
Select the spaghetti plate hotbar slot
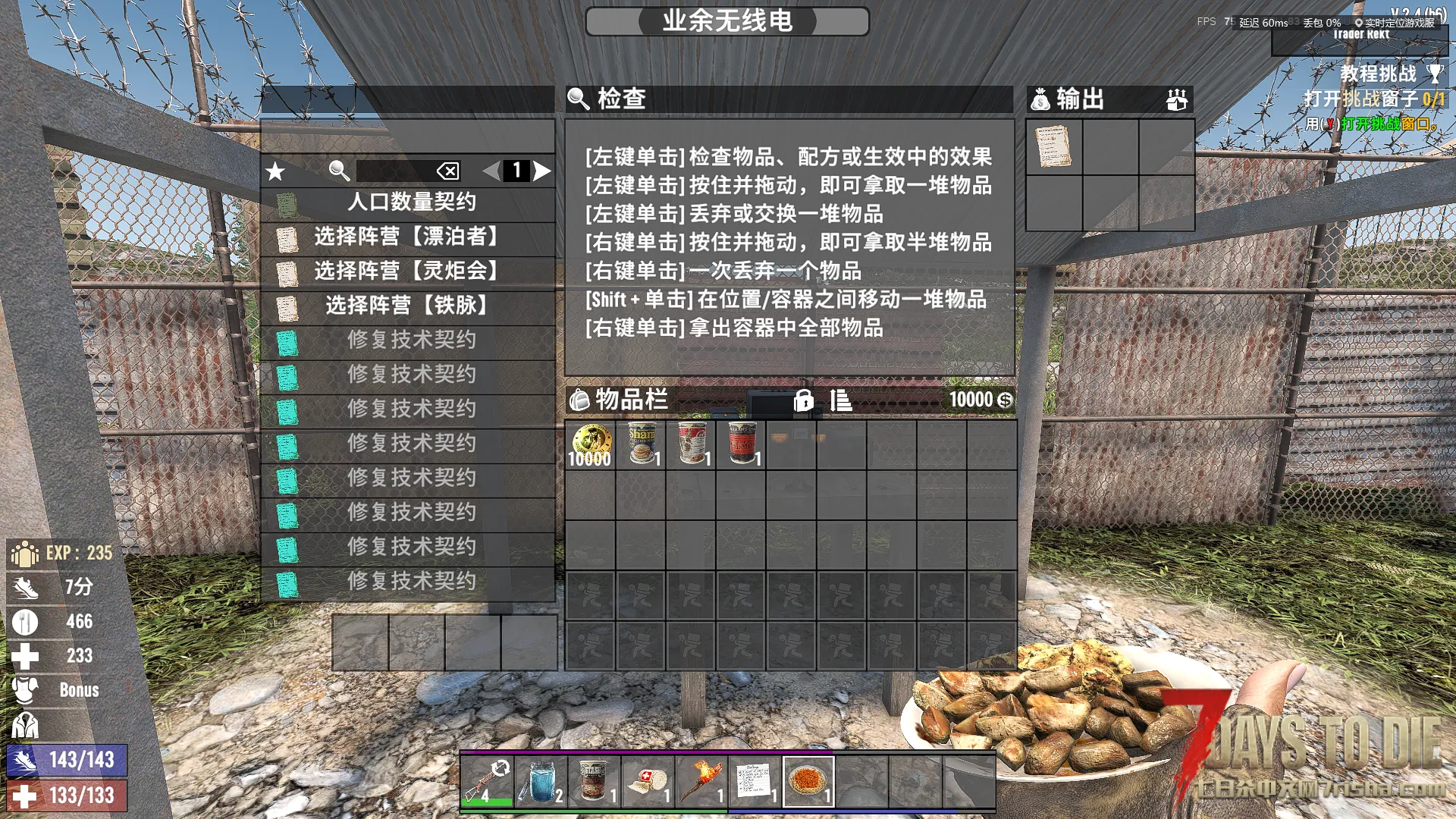click(x=808, y=782)
